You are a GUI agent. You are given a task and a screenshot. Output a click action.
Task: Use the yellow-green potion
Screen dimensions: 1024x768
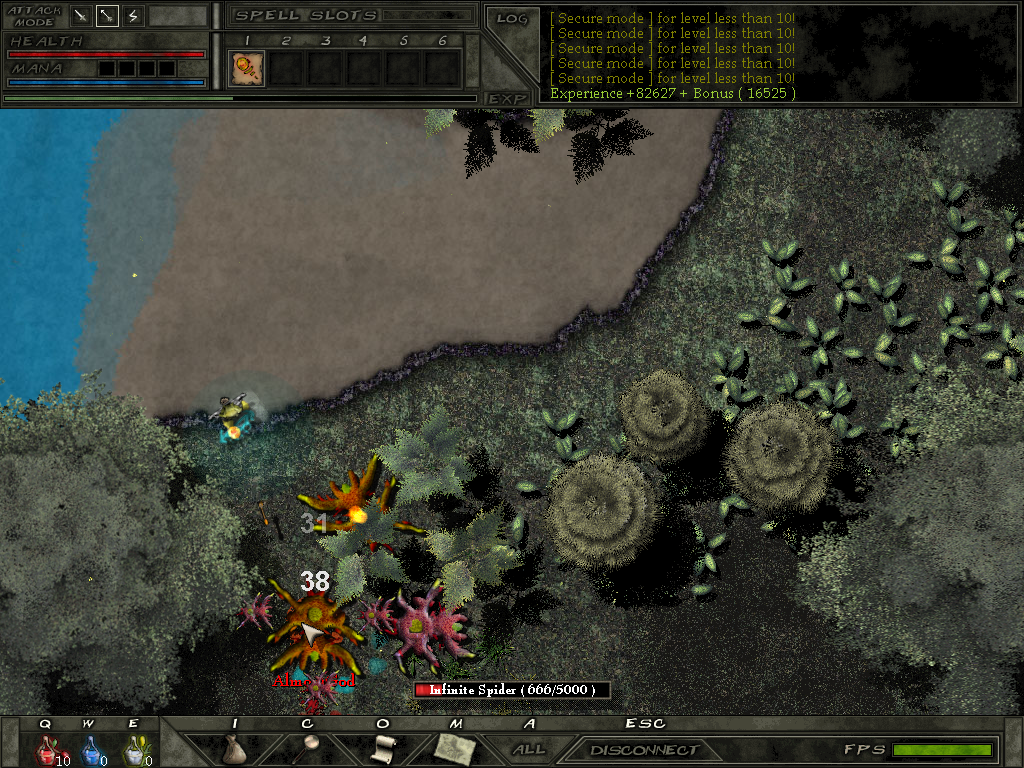point(134,750)
